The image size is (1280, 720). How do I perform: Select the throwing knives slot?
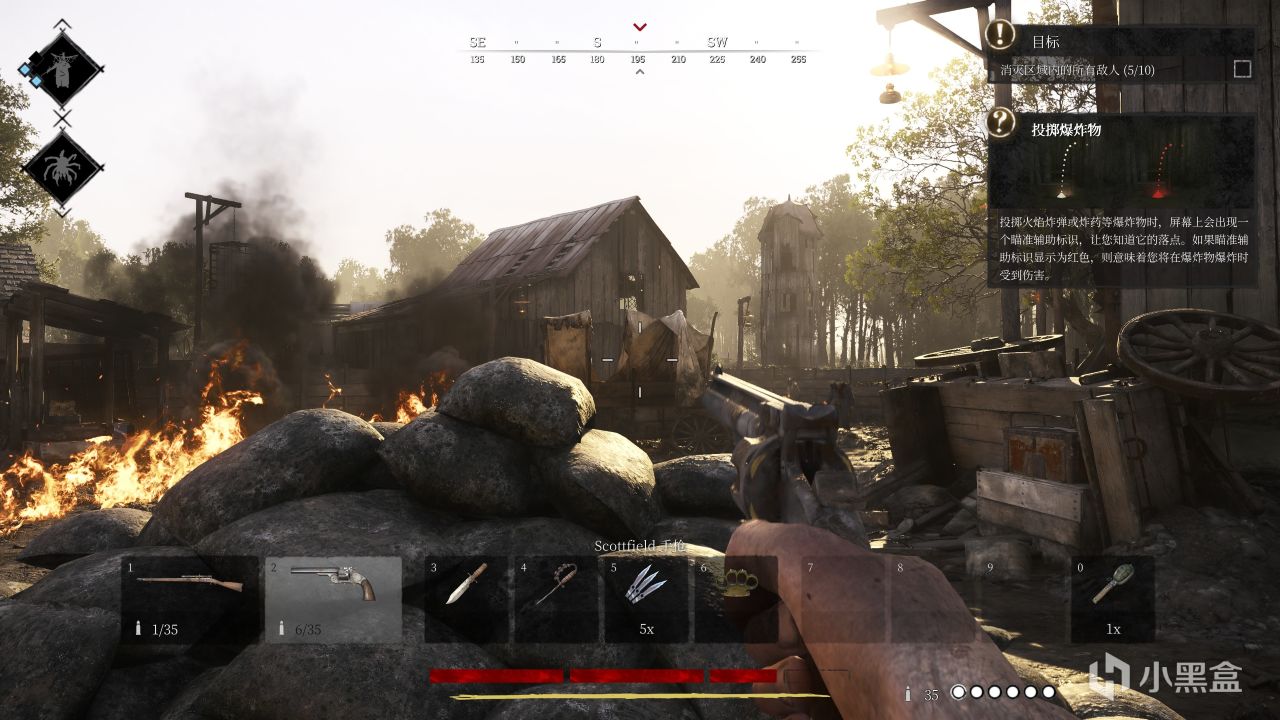646,598
